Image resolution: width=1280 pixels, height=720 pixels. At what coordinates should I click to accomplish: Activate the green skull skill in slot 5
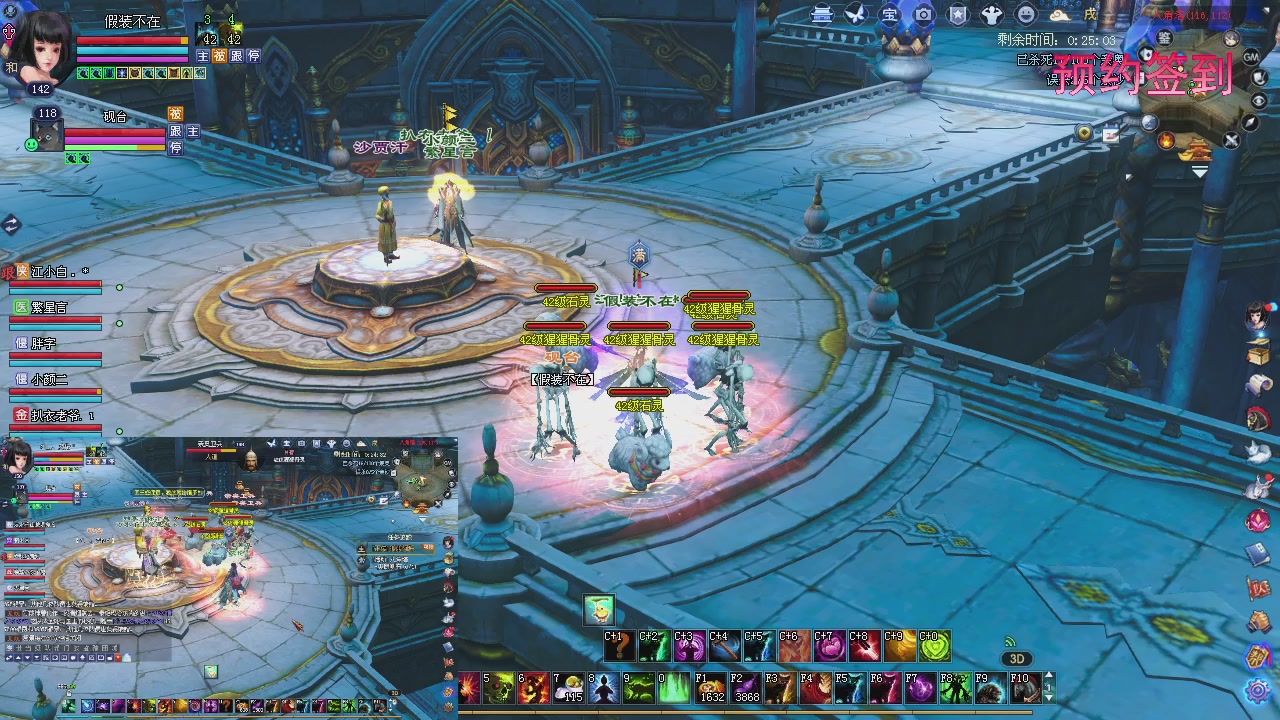pyautogui.click(x=499, y=687)
